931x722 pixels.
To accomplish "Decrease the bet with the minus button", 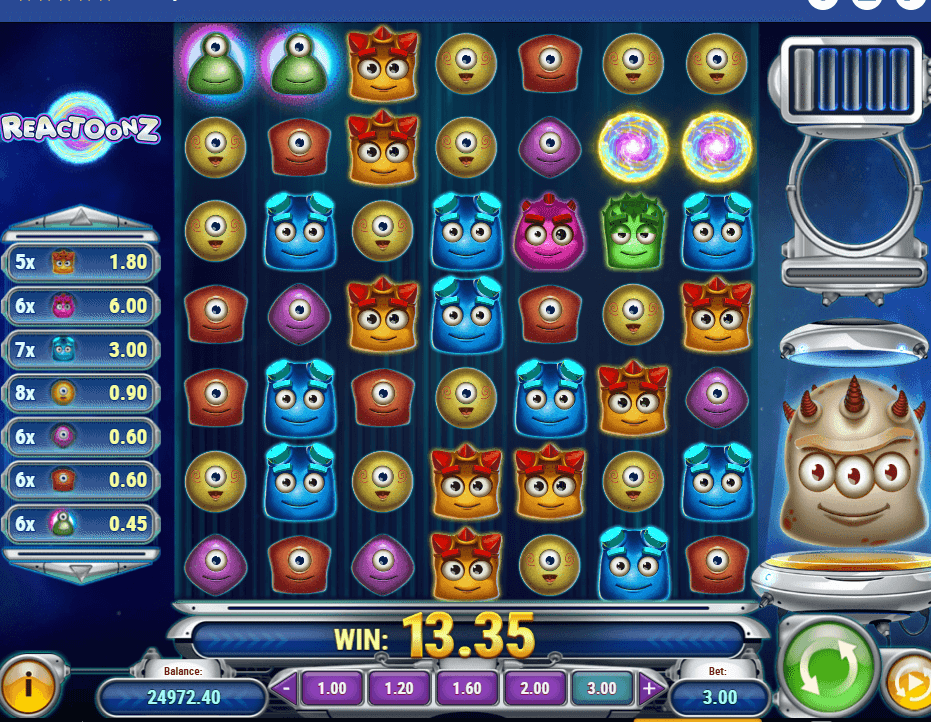I will [x=287, y=688].
